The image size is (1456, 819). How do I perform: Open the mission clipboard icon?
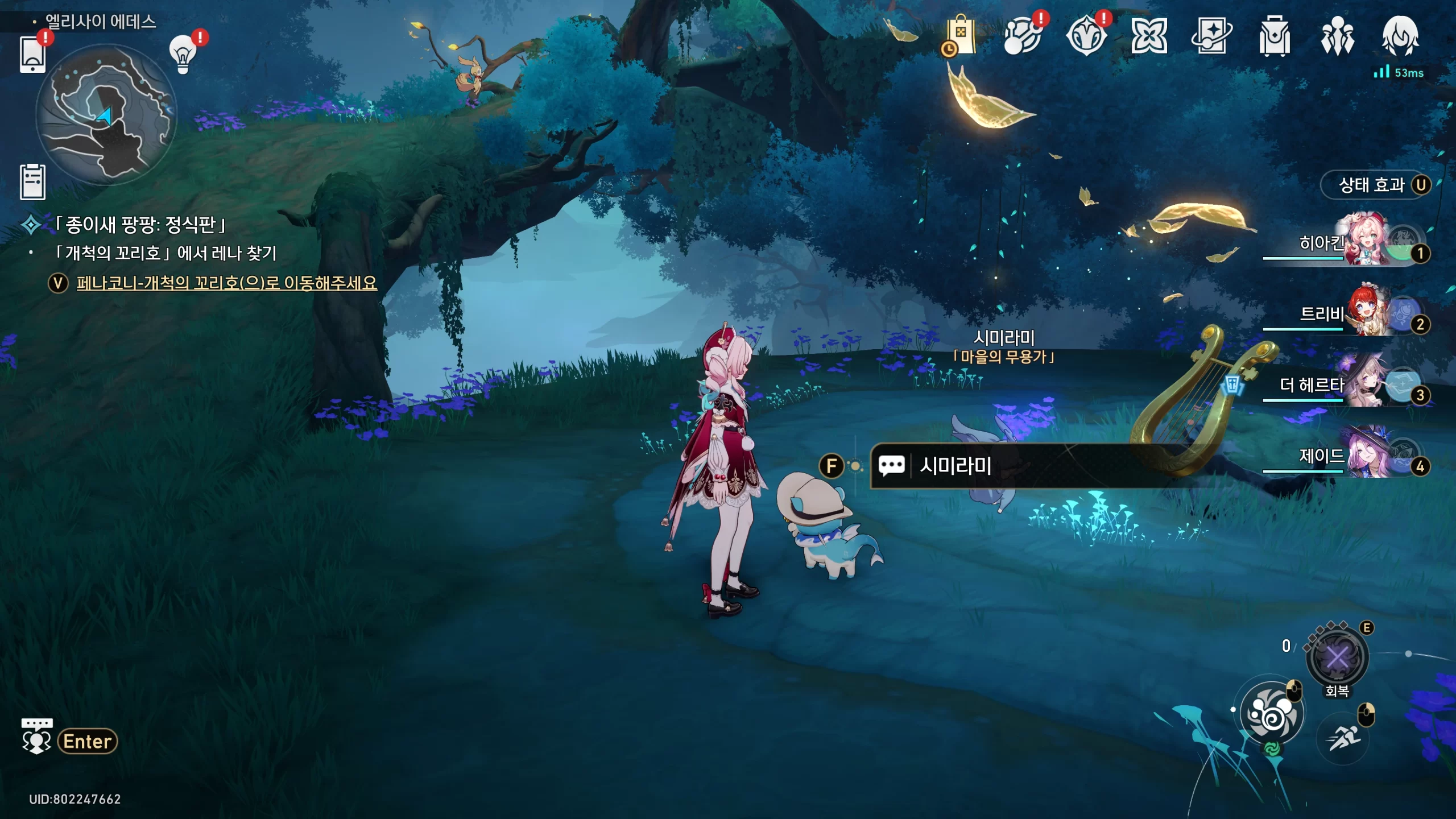[32, 182]
